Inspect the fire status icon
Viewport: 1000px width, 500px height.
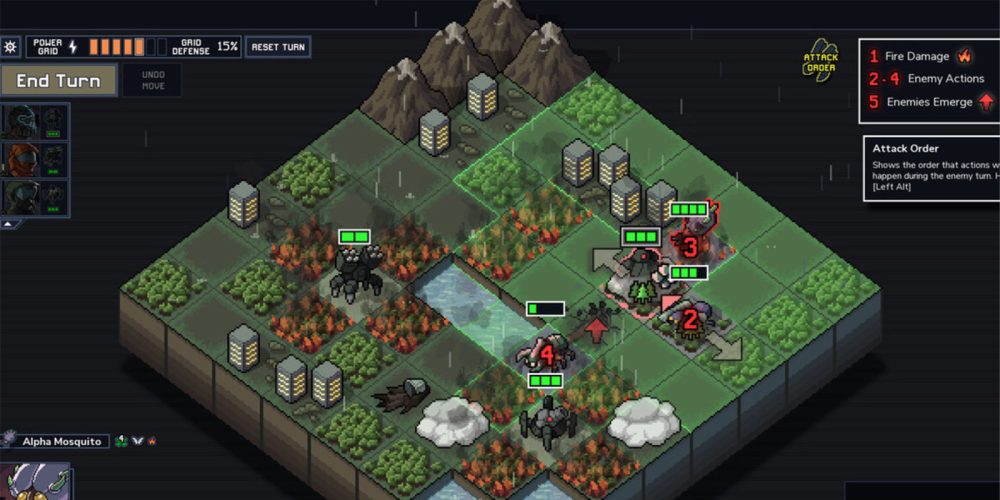[x=152, y=441]
